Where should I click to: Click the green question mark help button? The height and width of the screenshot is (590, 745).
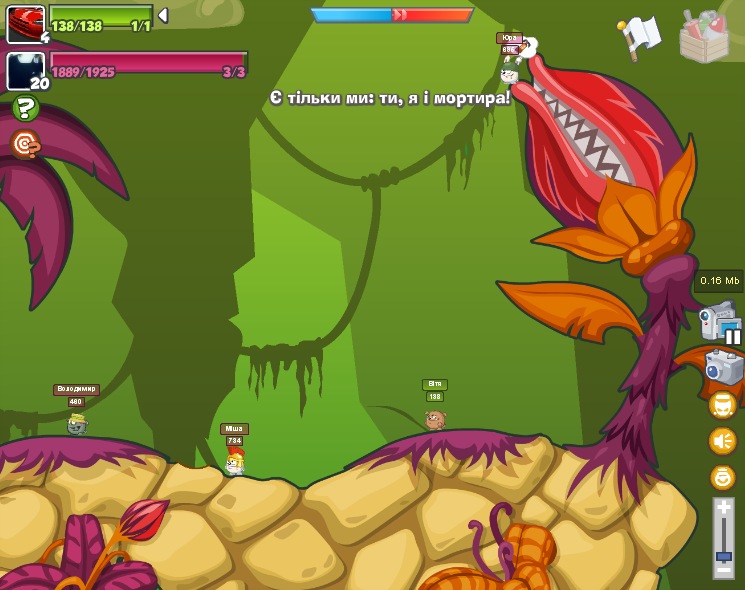pyautogui.click(x=25, y=108)
